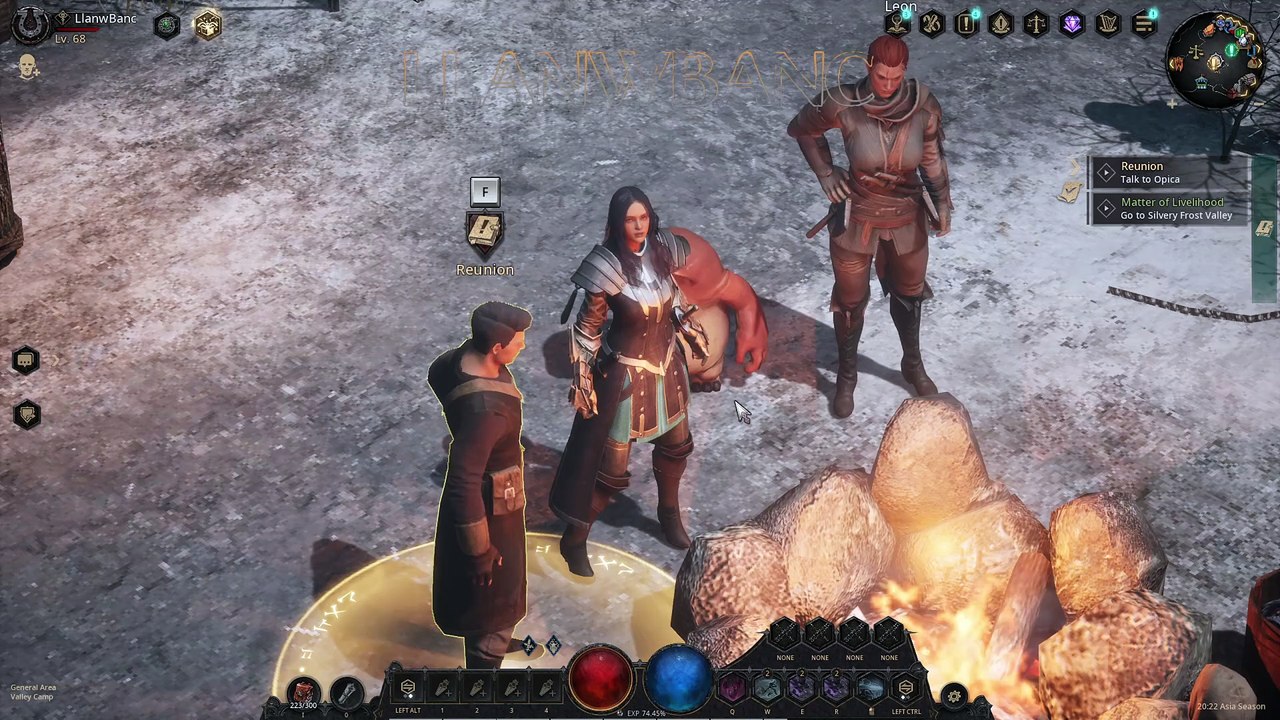Open the balance scales trade icon
1280x720 pixels.
point(1037,24)
